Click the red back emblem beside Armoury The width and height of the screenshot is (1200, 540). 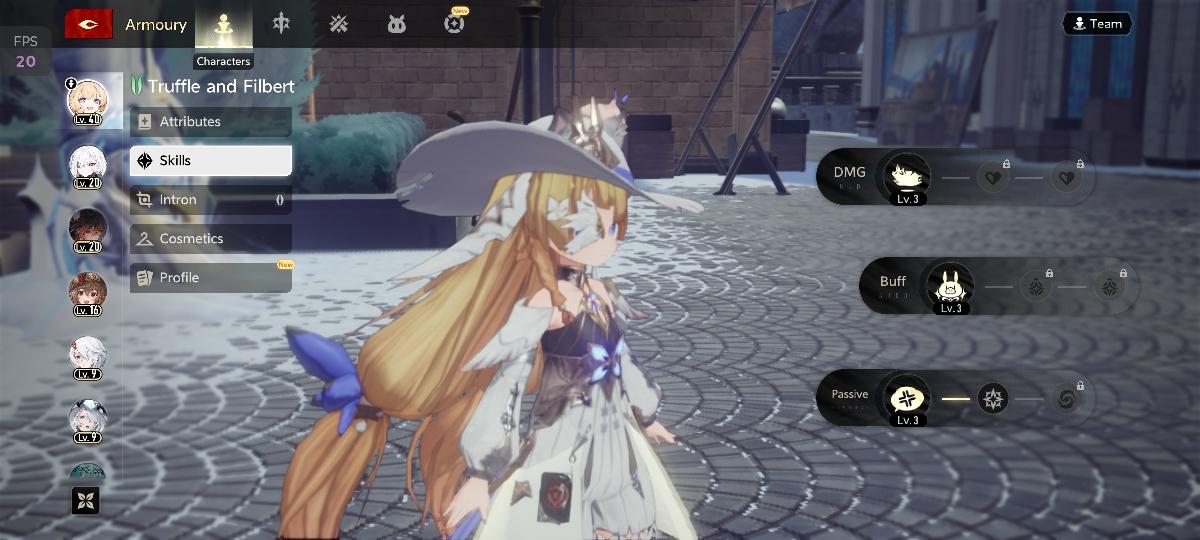(x=88, y=24)
